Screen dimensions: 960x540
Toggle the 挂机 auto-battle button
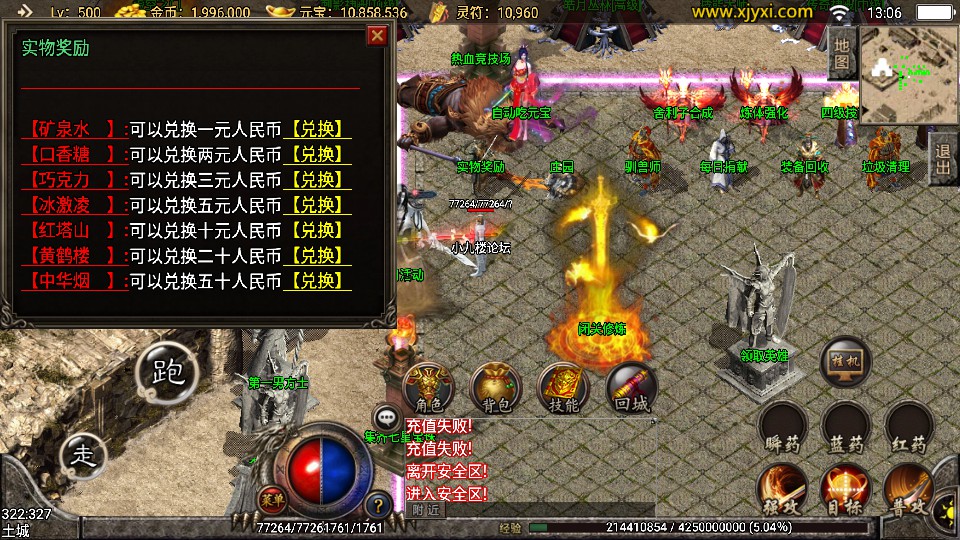tap(846, 361)
